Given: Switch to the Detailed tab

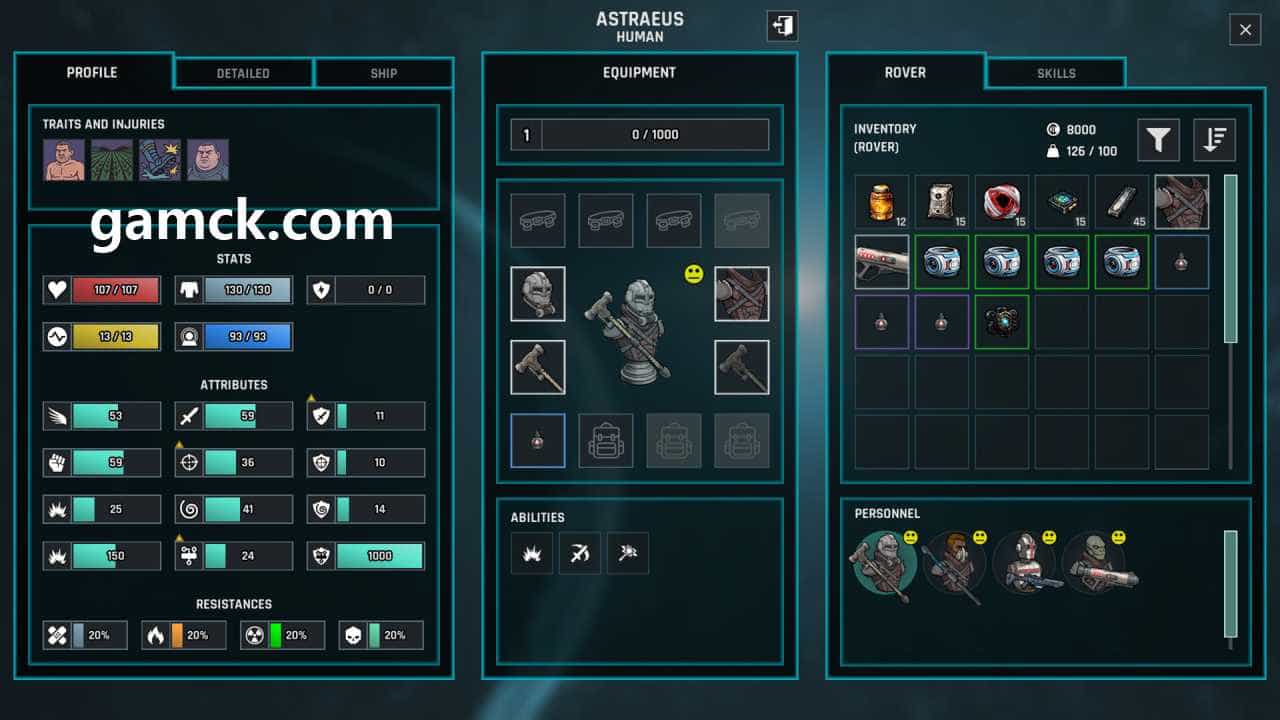Looking at the screenshot, I should 243,73.
